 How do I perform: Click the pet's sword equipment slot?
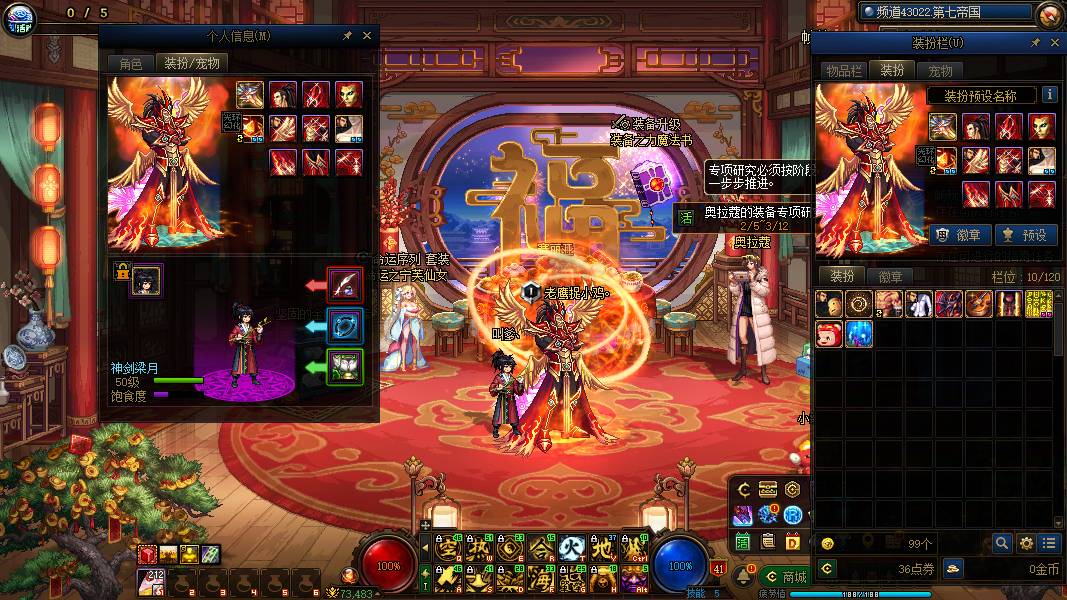pos(345,285)
